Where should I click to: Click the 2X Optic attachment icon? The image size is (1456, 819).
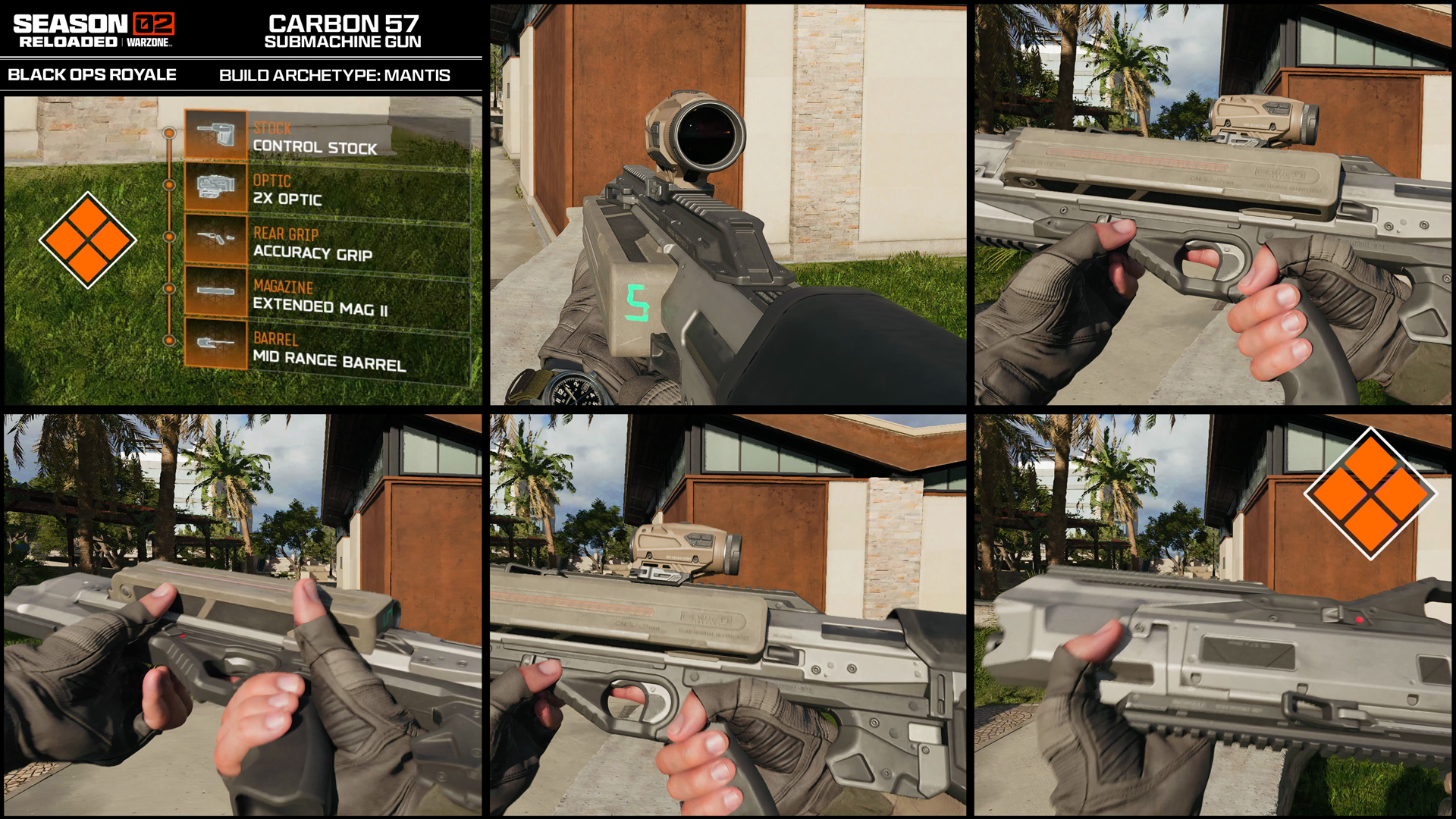pos(217,186)
